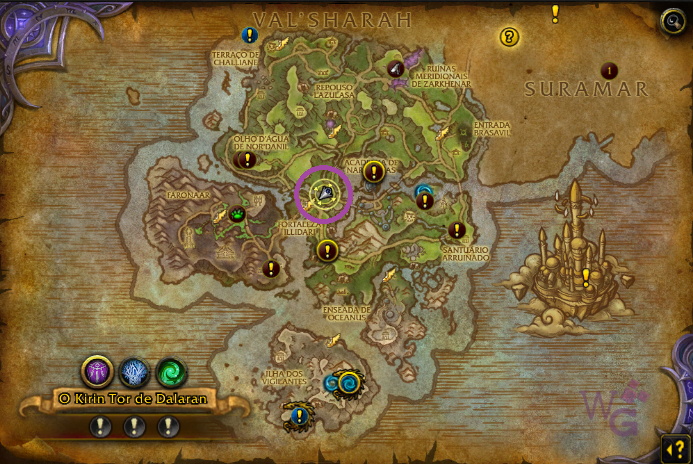The height and width of the screenshot is (464, 693).
Task: Select the quest marker near Santuário Arruinado
Action: point(457,231)
